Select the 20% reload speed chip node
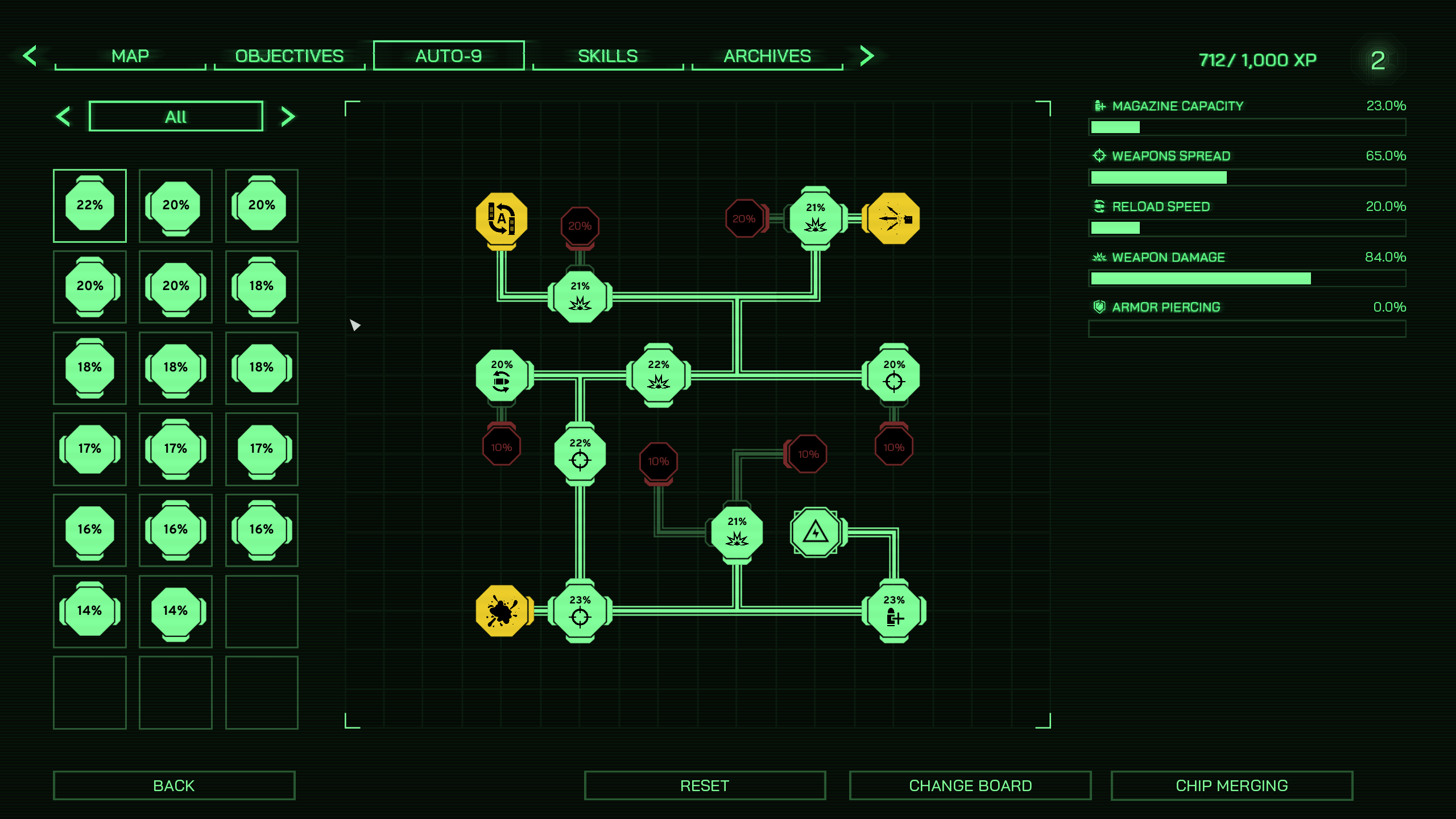This screenshot has width=1456, height=819. (x=501, y=375)
